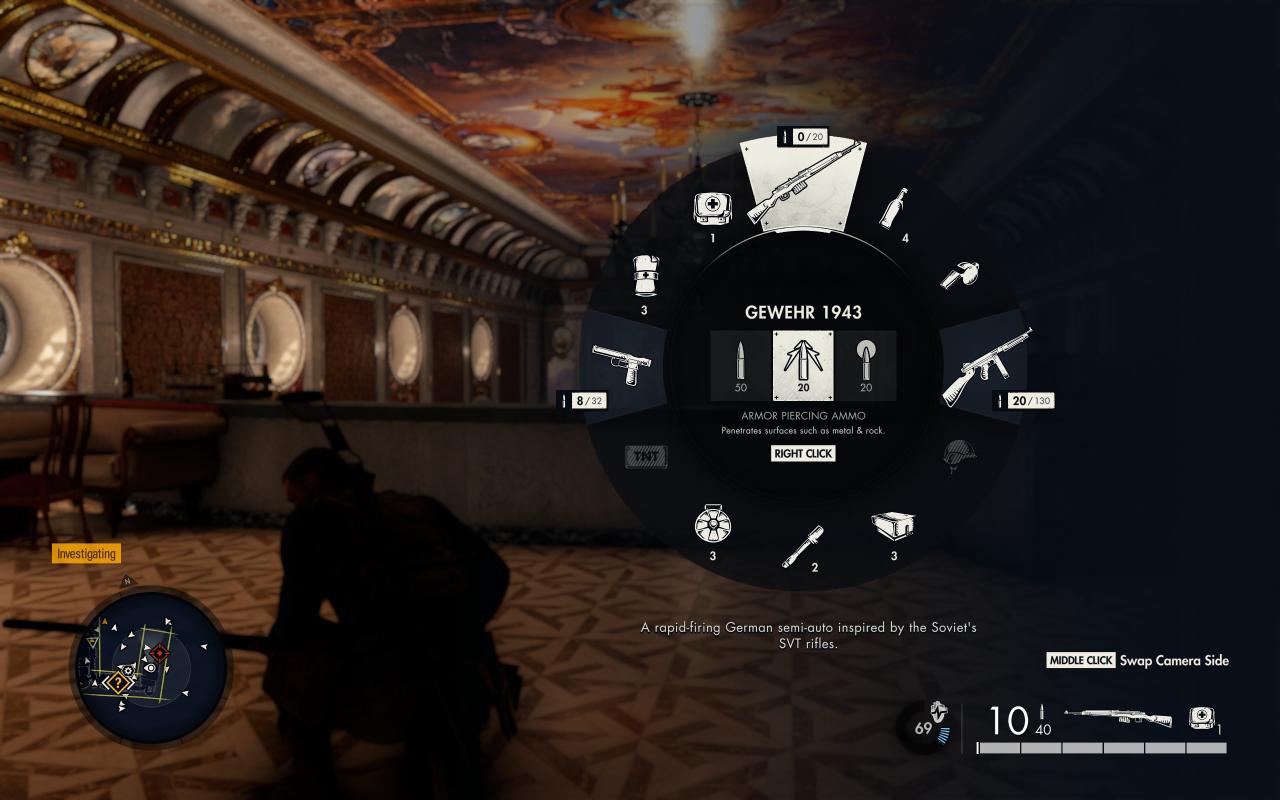Select the dimmed helmet decoy slot
The image size is (1280, 800).
click(957, 457)
